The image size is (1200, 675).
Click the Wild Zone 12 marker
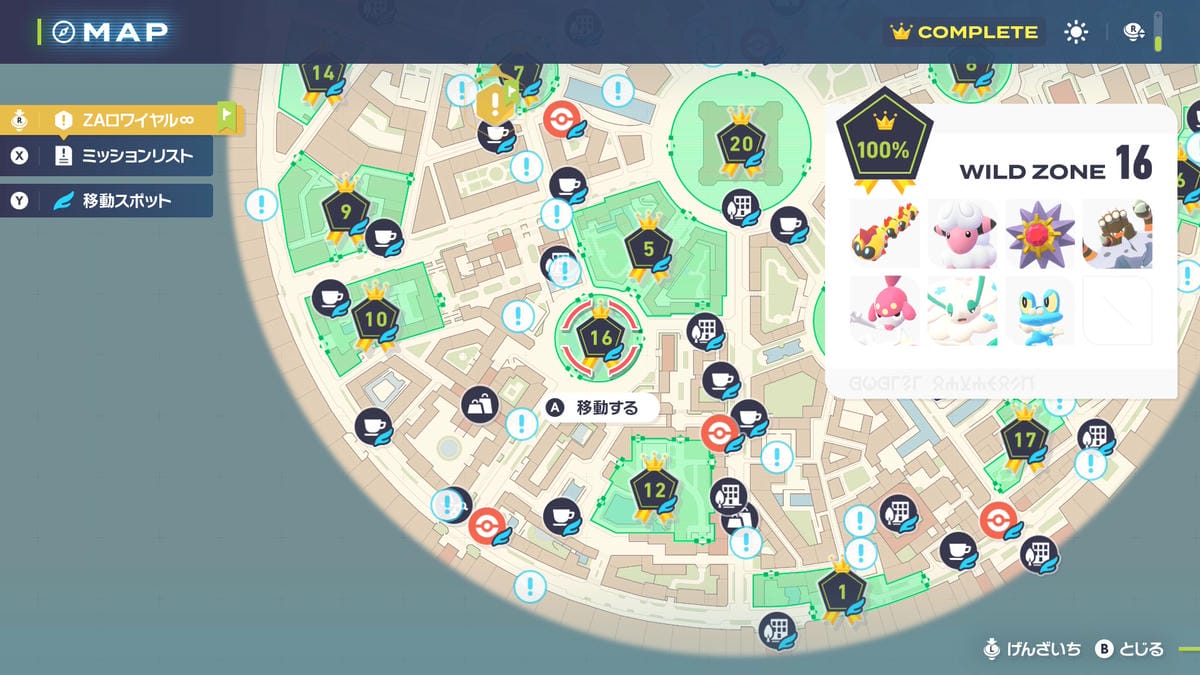653,491
